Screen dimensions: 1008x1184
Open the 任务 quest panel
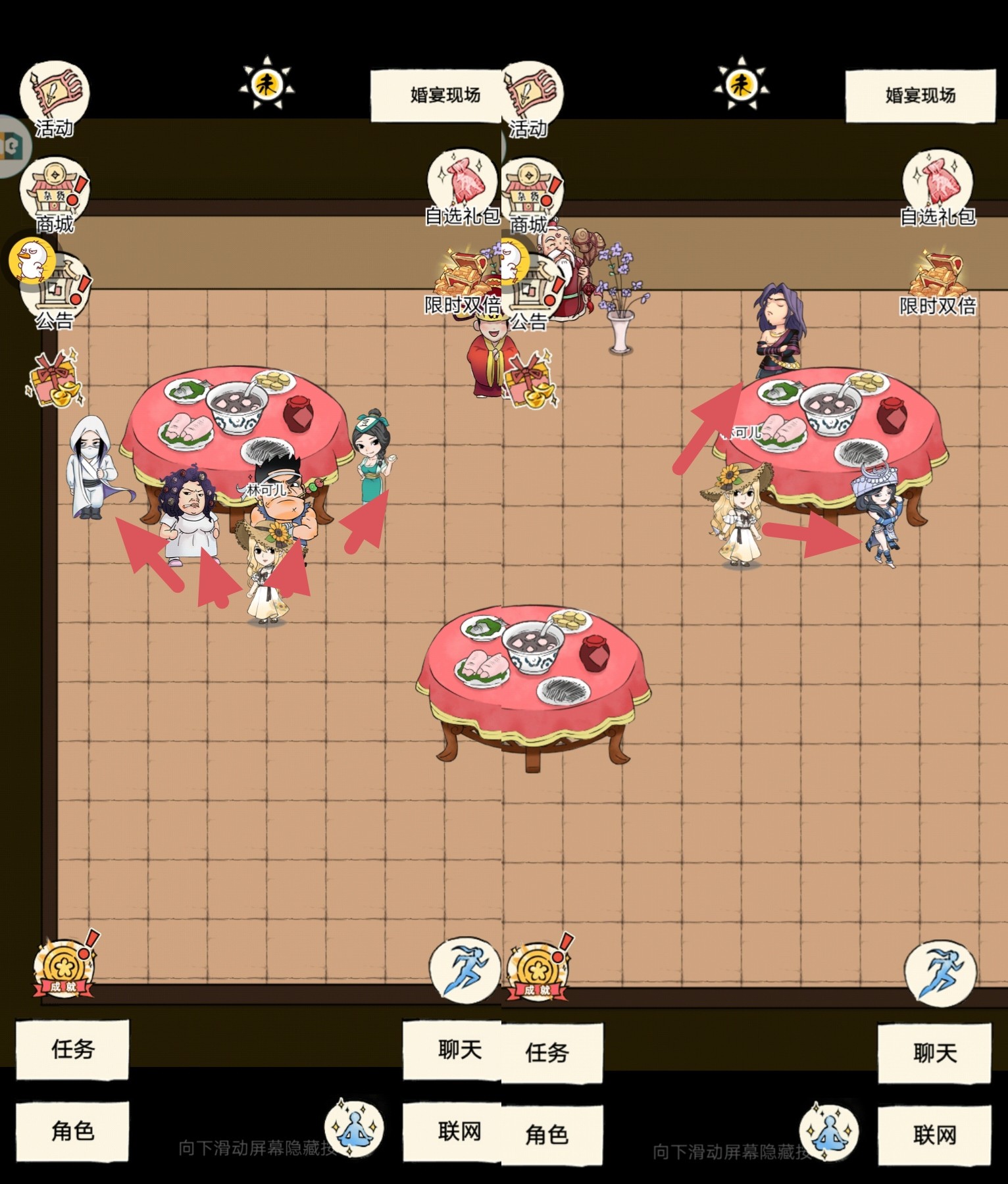tap(72, 1051)
